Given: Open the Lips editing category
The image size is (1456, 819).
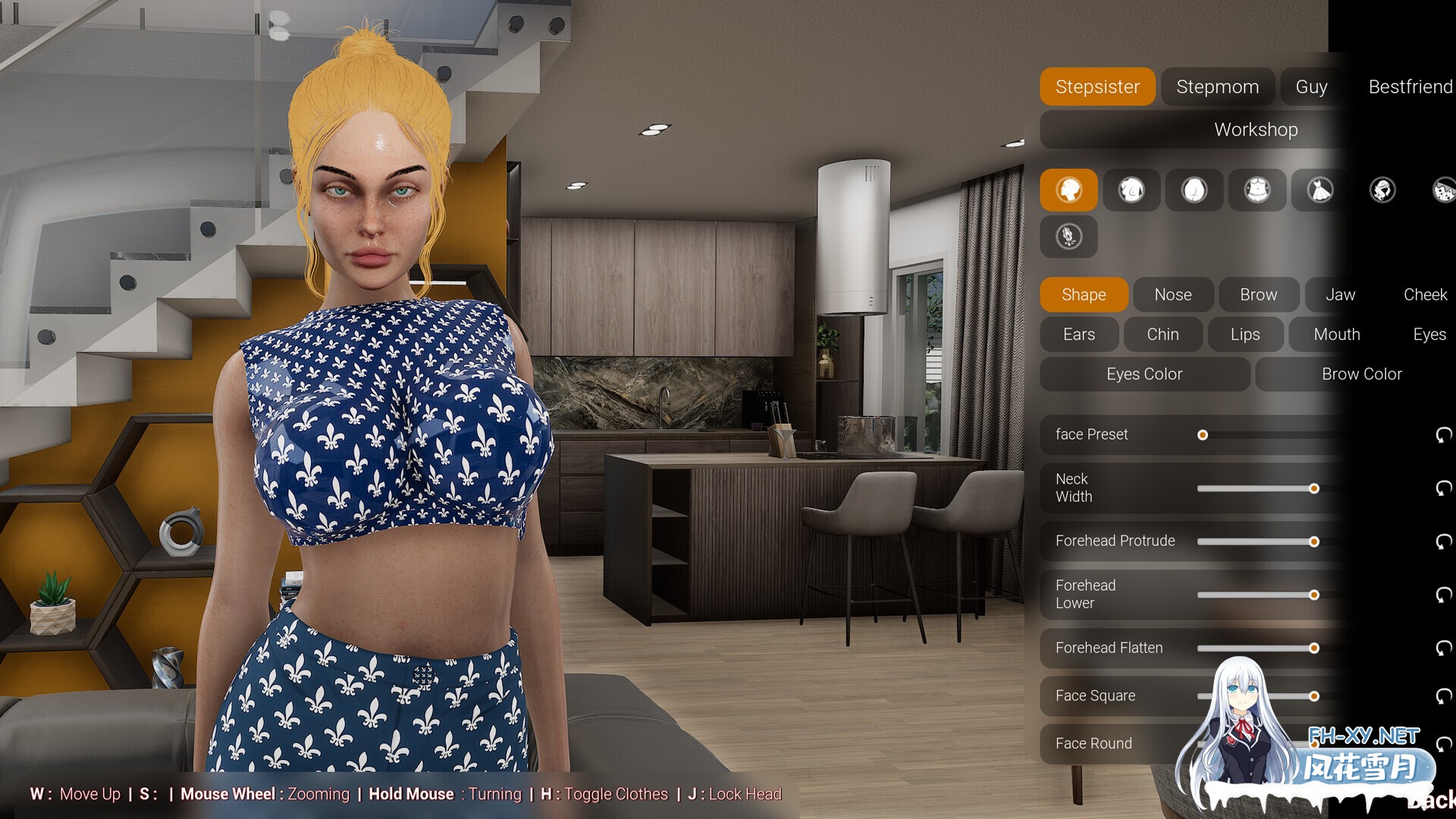Looking at the screenshot, I should click(x=1245, y=334).
